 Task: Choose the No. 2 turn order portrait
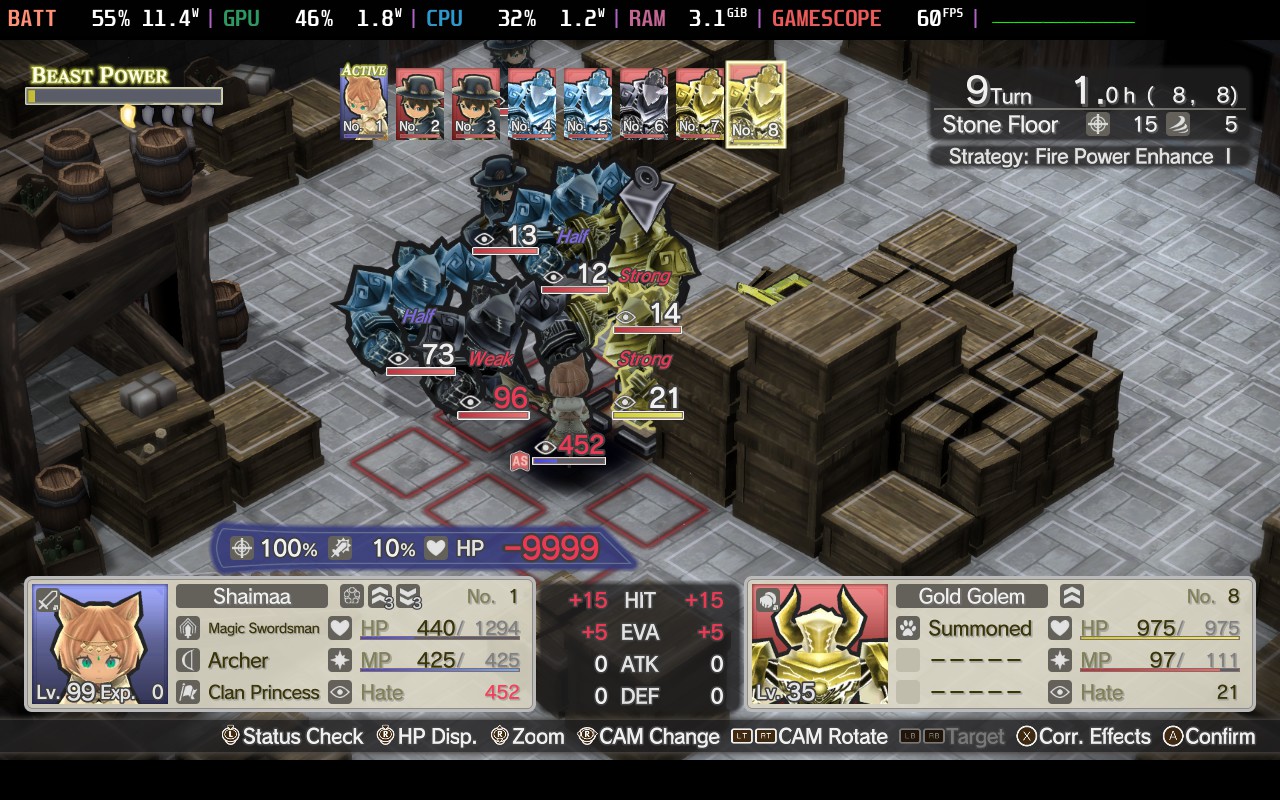[x=420, y=103]
